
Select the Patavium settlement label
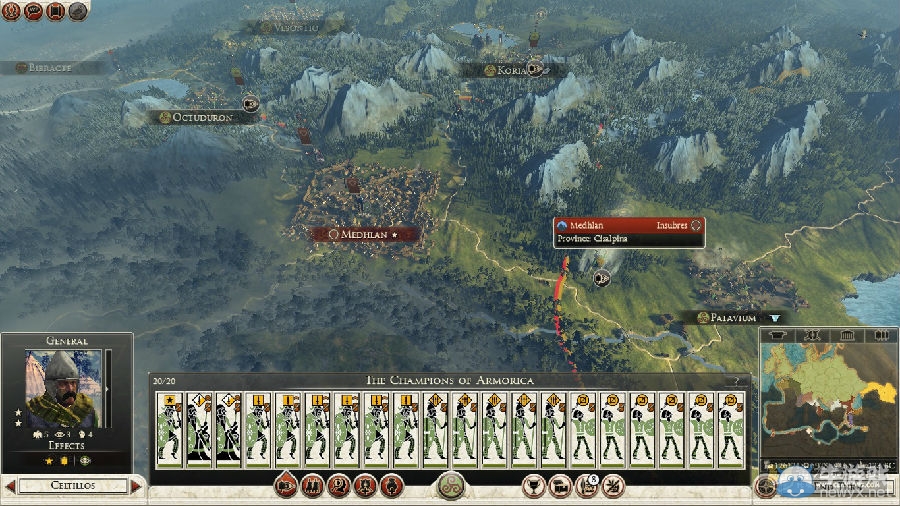(x=726, y=318)
